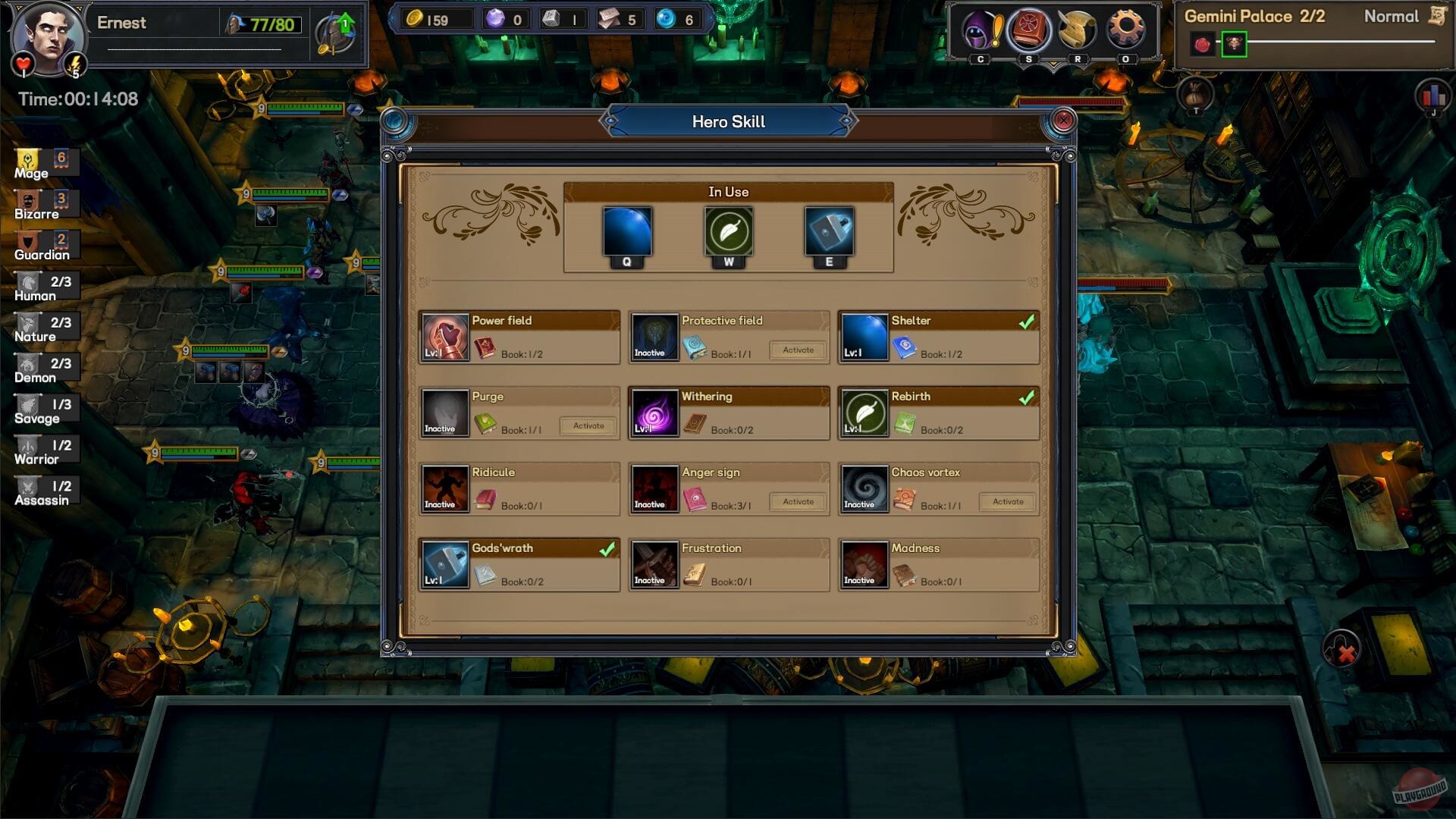This screenshot has height=819, width=1456.
Task: Select the Rebirth skill in the W slot
Action: click(728, 231)
